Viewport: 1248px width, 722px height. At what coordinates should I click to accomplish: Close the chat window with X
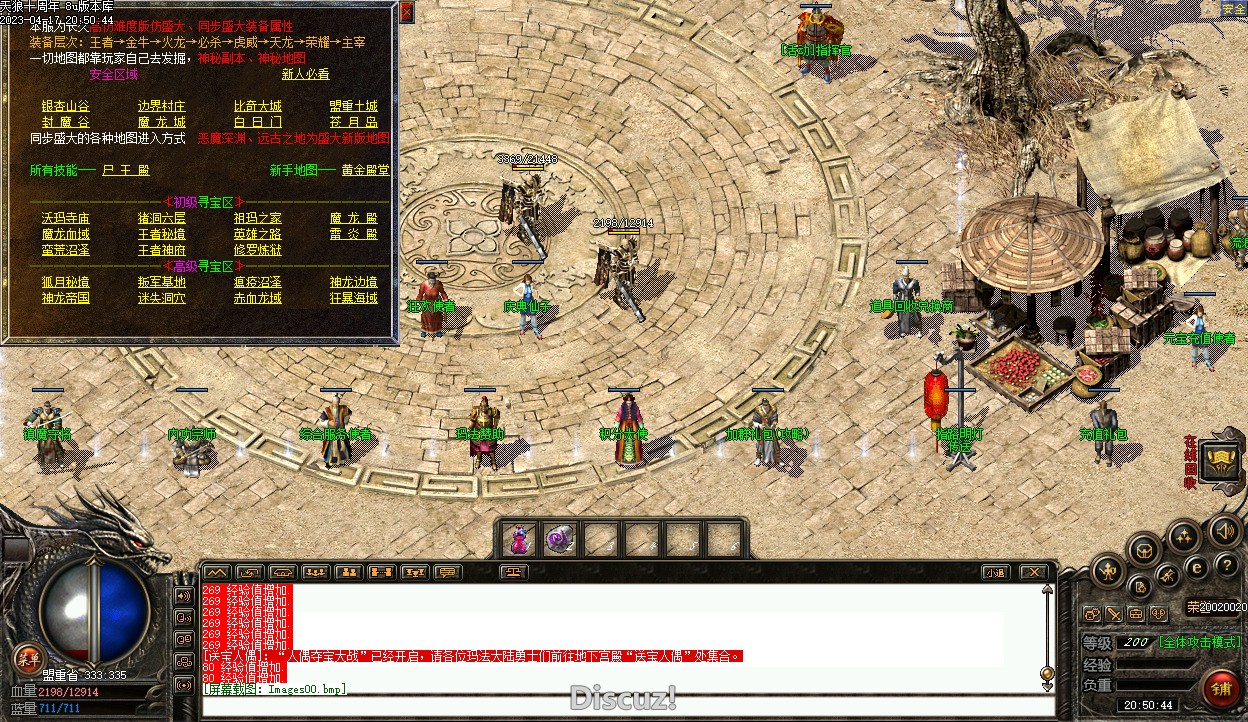click(1033, 572)
